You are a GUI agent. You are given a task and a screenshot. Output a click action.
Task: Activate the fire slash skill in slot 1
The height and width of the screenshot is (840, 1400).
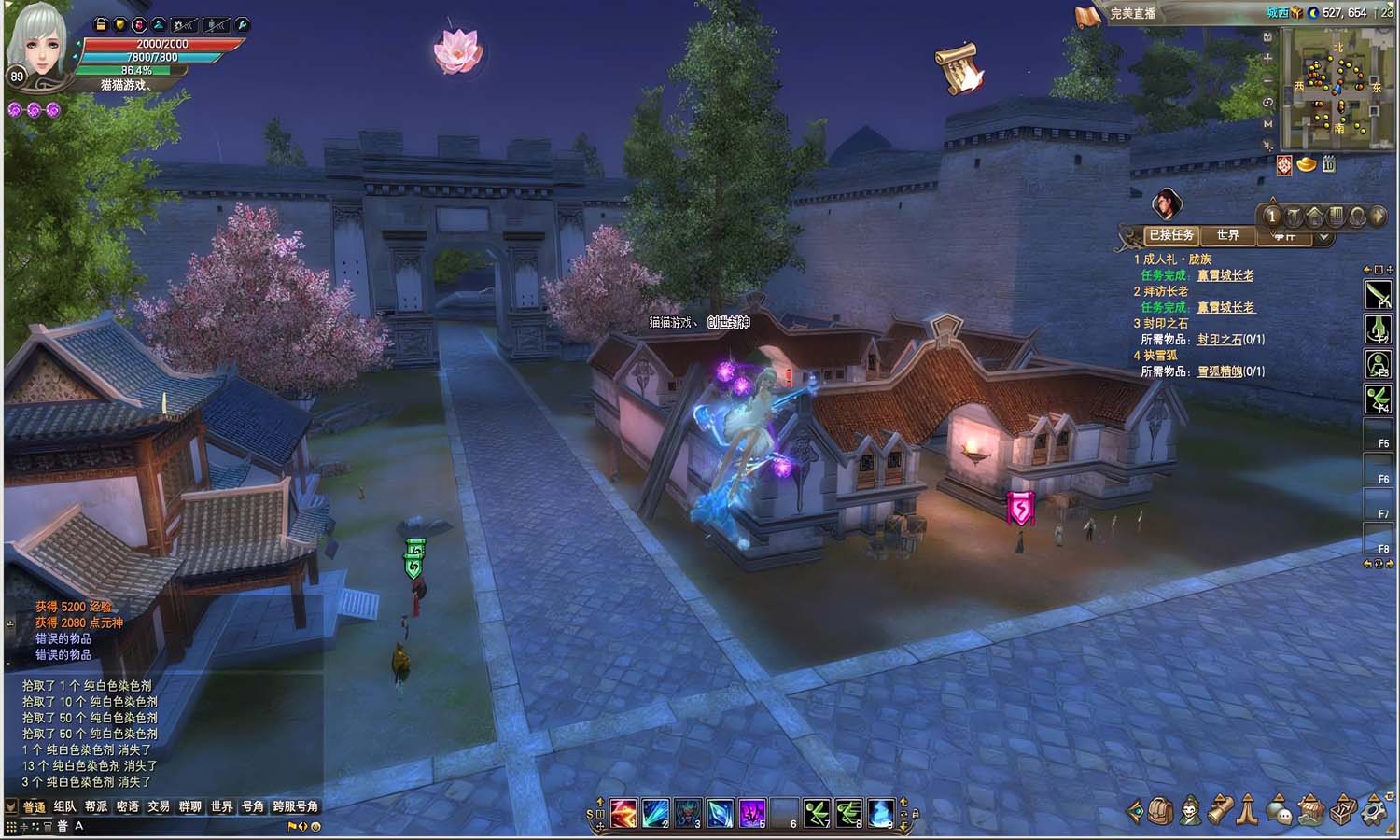[623, 813]
